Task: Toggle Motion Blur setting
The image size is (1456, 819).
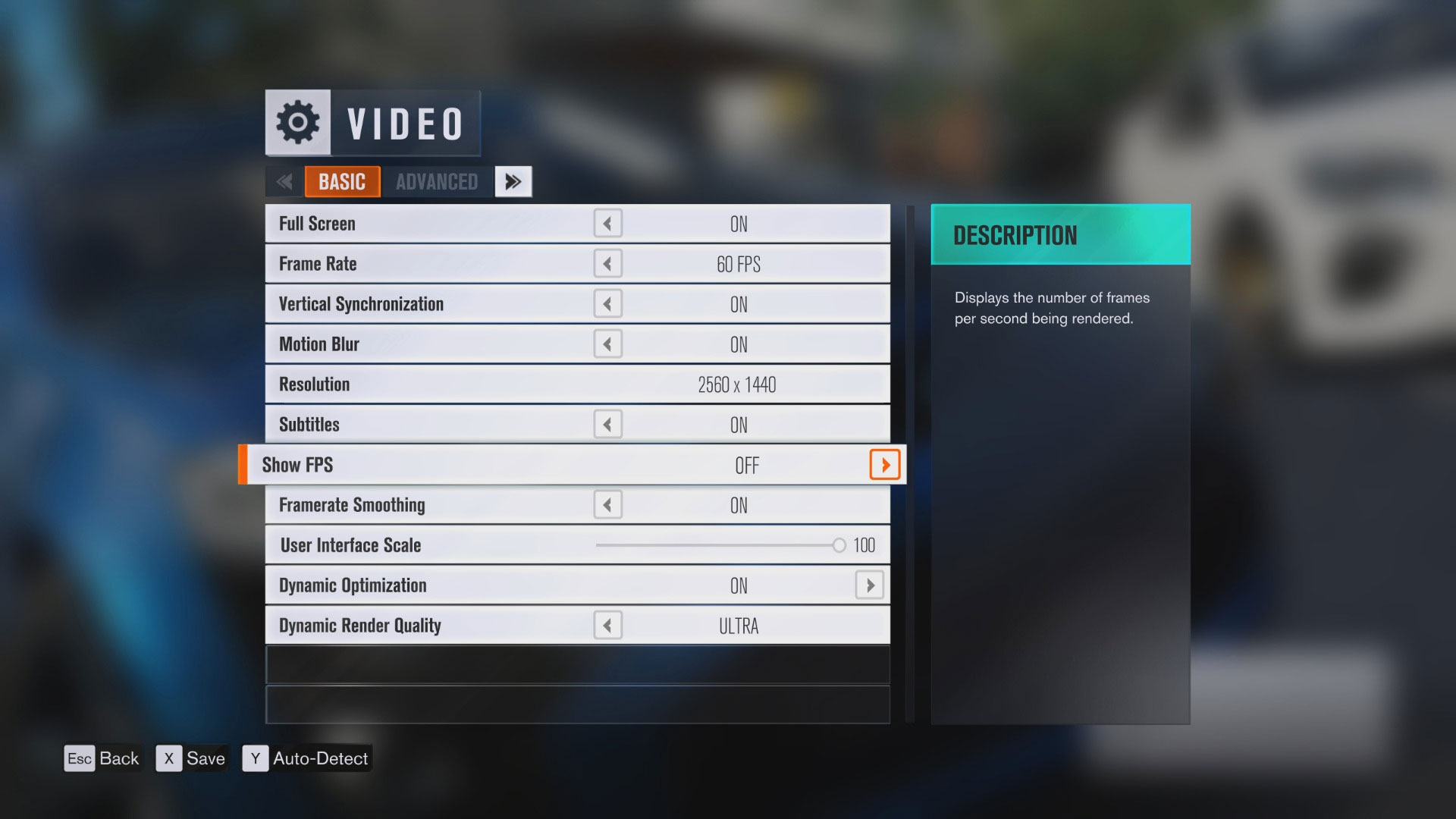Action: tap(607, 344)
